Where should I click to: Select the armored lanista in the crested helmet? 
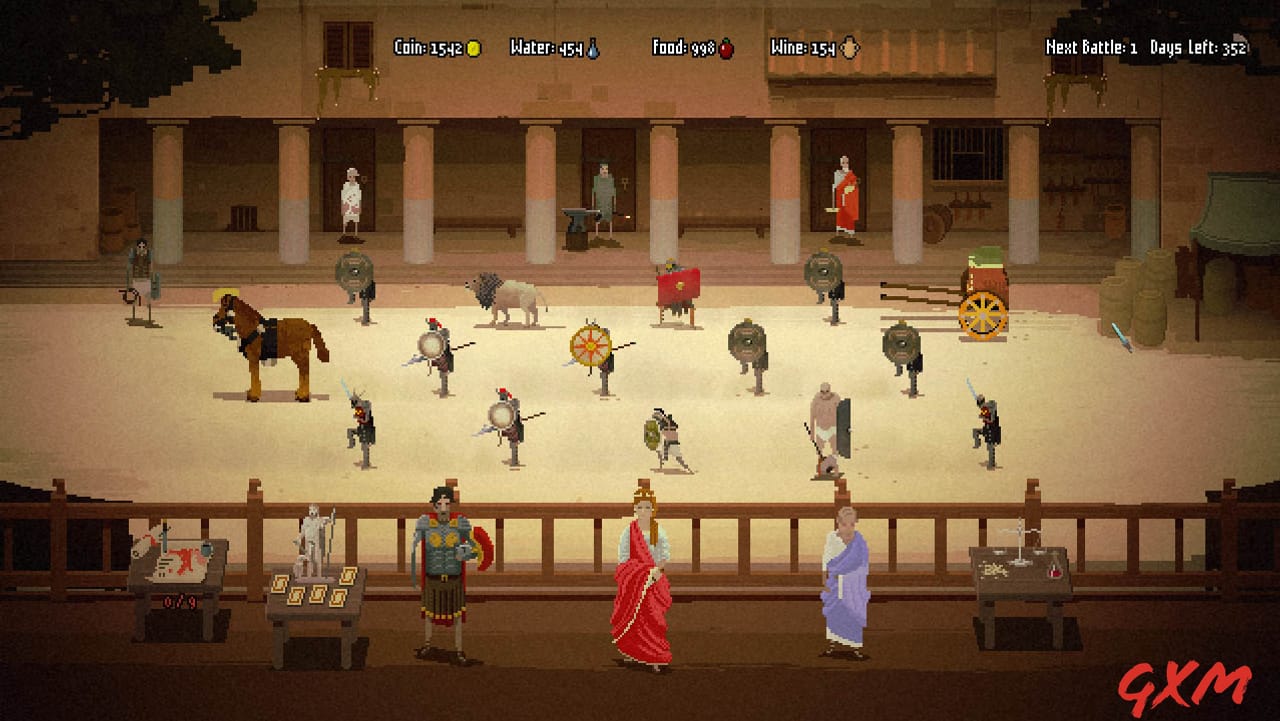pos(442,555)
